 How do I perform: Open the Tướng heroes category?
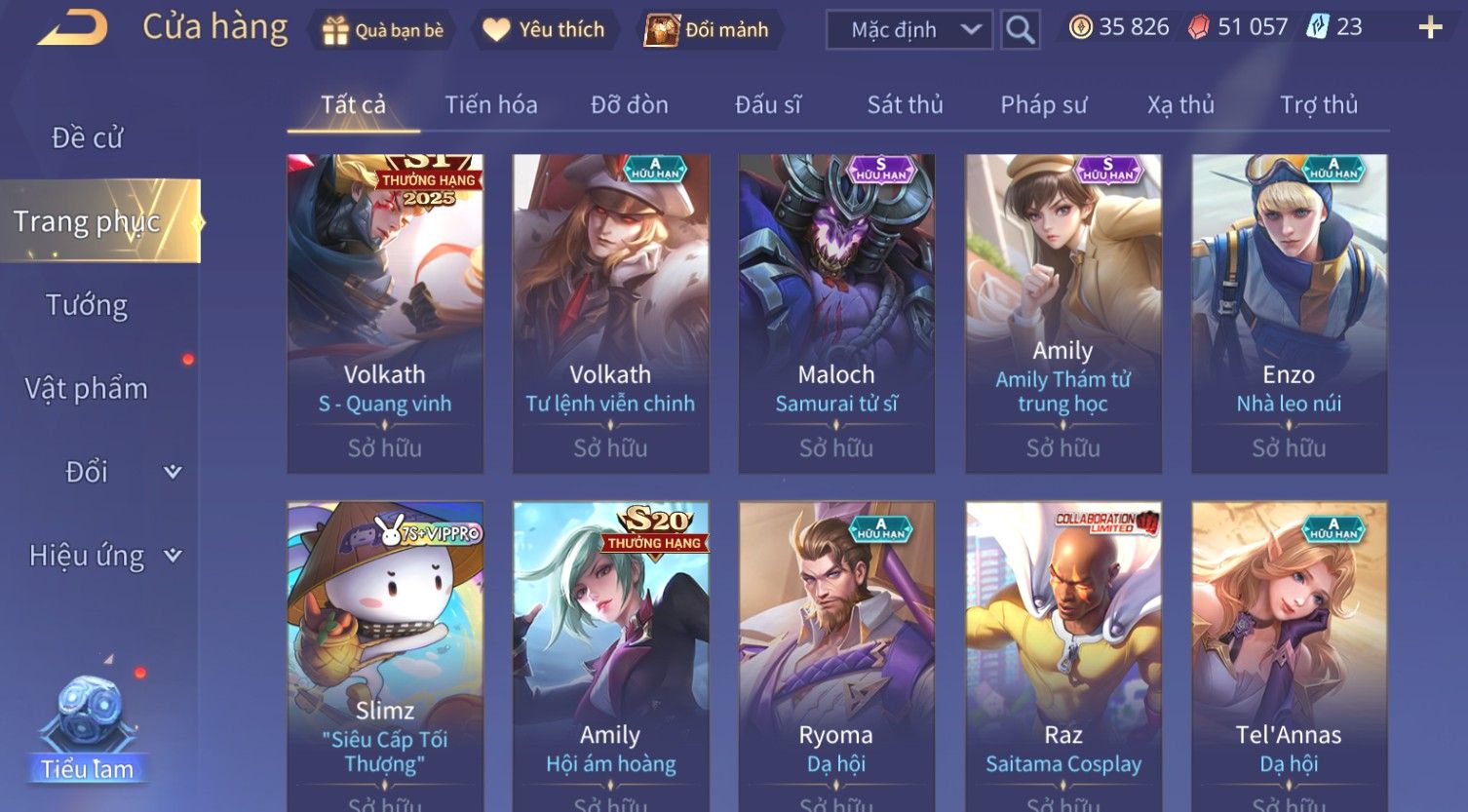(87, 305)
